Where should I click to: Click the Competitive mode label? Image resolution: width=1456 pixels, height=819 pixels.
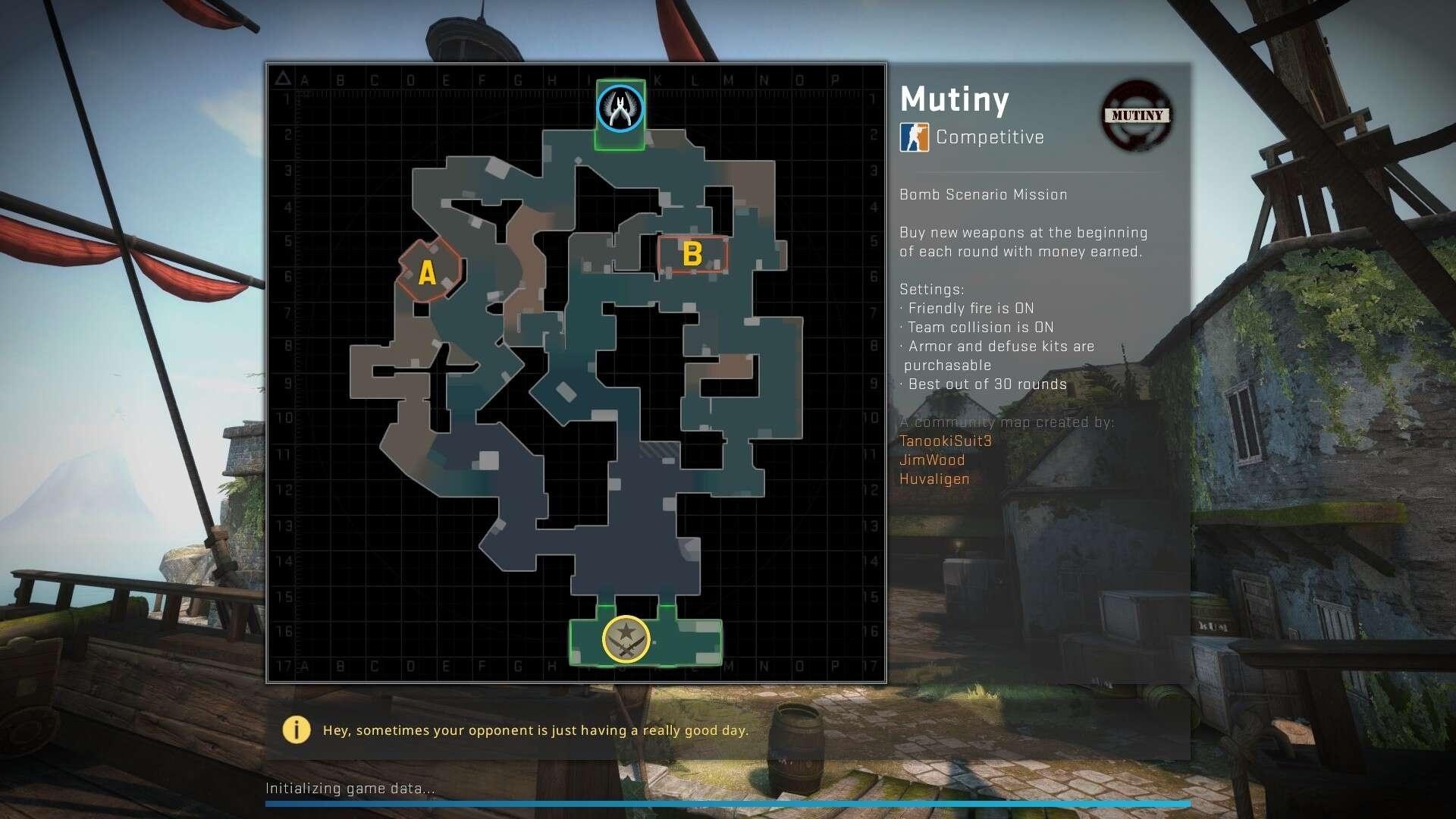(x=989, y=137)
